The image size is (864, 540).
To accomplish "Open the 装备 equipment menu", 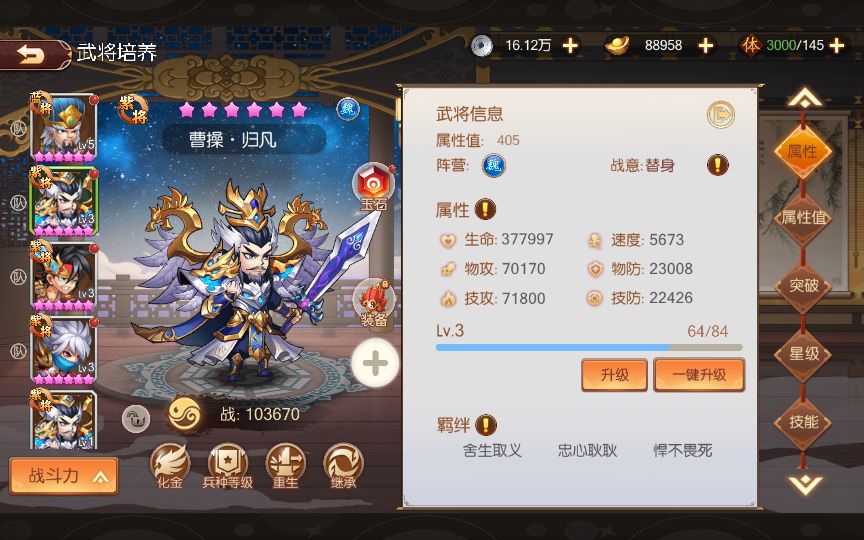I will tap(374, 302).
